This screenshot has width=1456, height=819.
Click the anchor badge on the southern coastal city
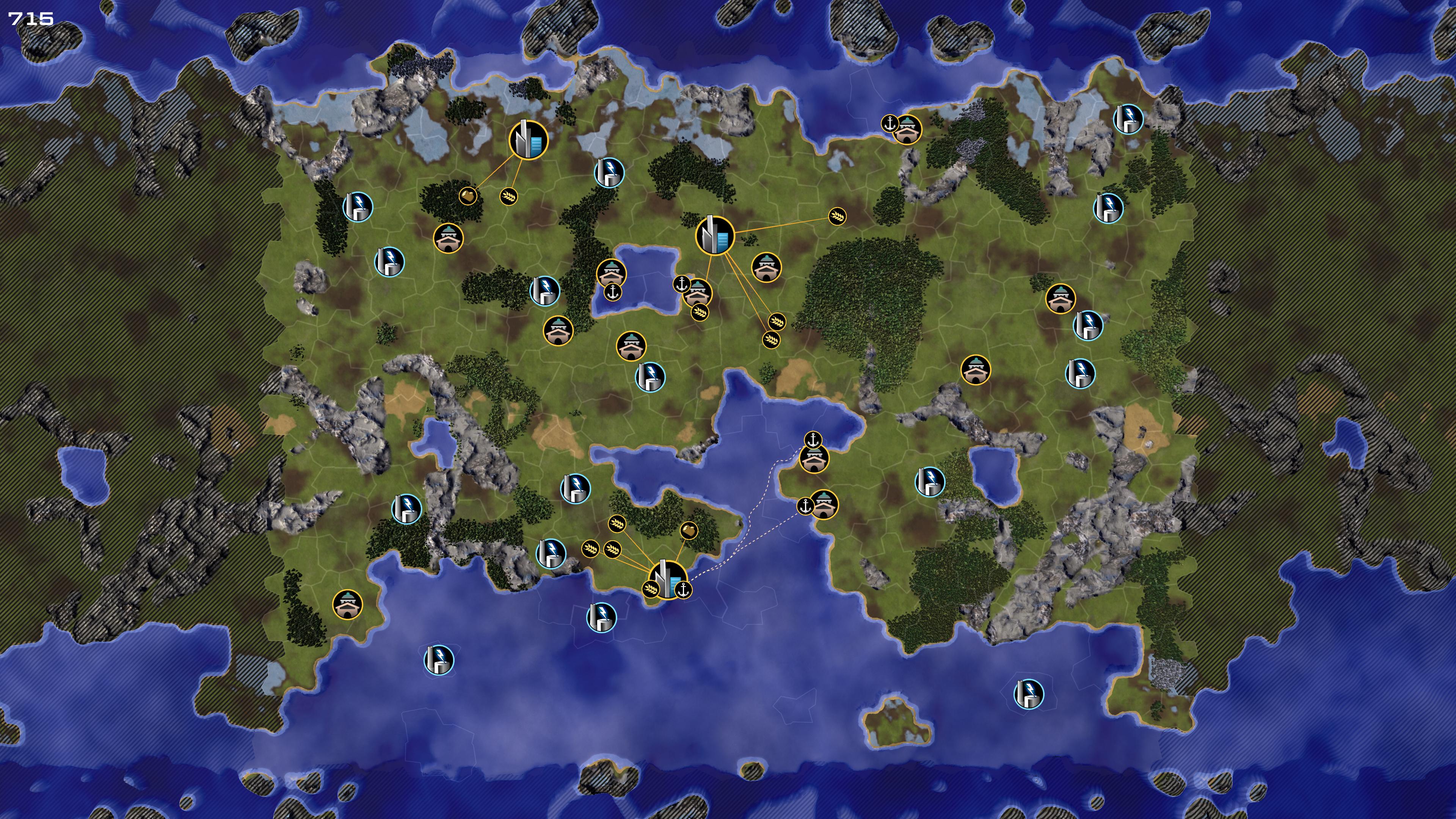coord(683,590)
